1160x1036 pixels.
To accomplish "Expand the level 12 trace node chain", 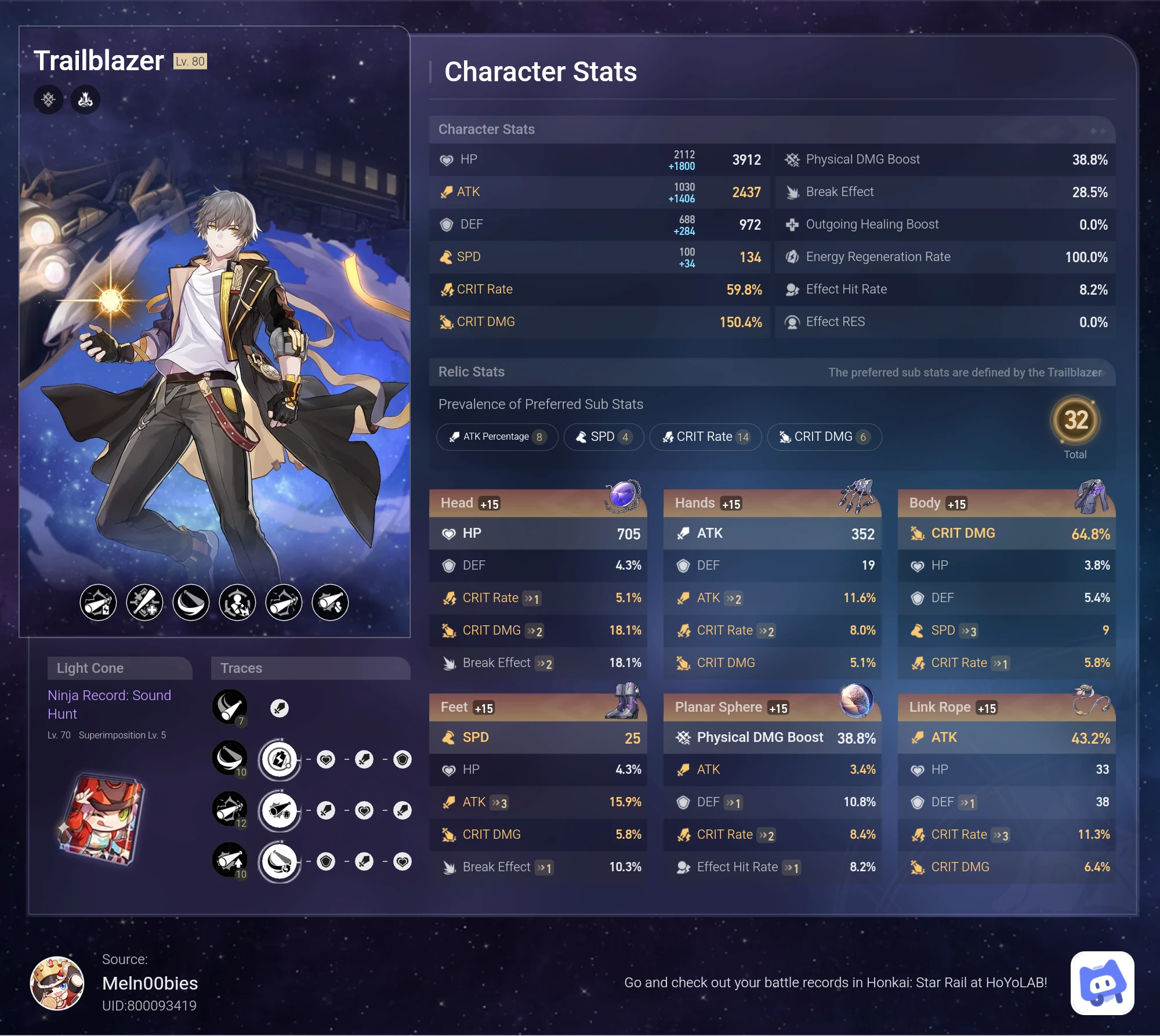I will click(x=279, y=810).
